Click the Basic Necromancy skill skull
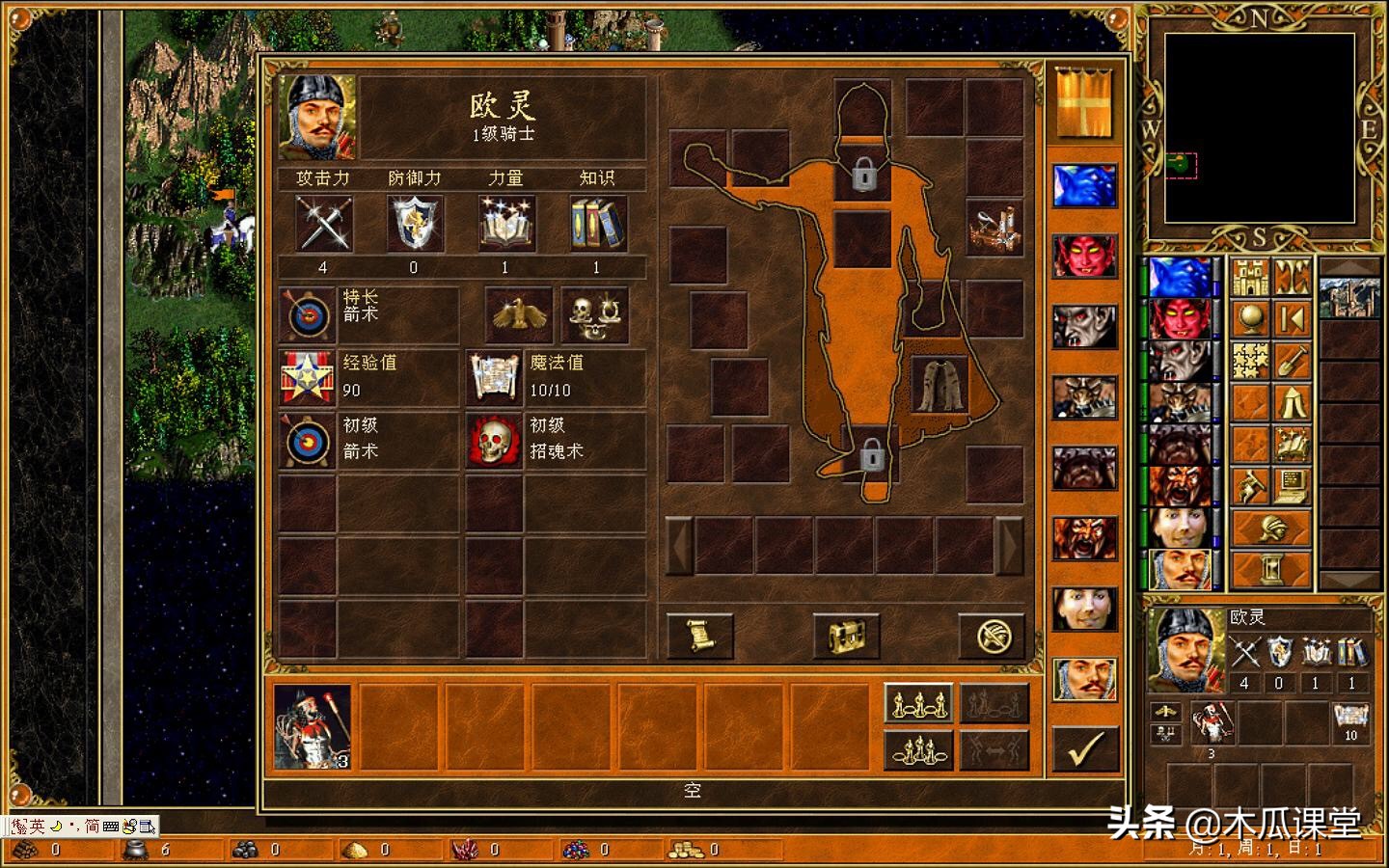1389x868 pixels. coord(494,441)
